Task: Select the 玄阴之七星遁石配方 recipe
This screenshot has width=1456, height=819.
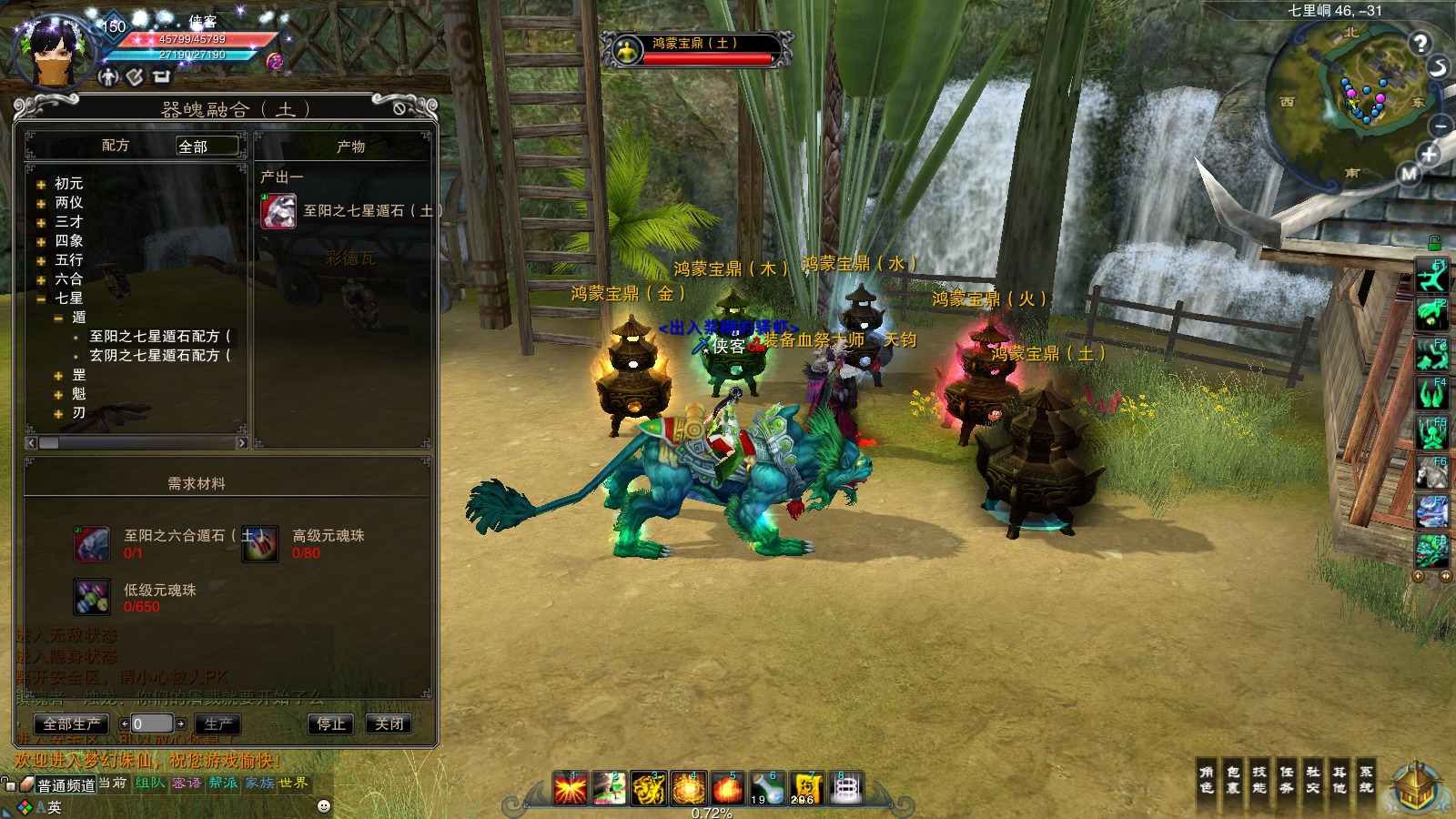Action: pos(159,356)
